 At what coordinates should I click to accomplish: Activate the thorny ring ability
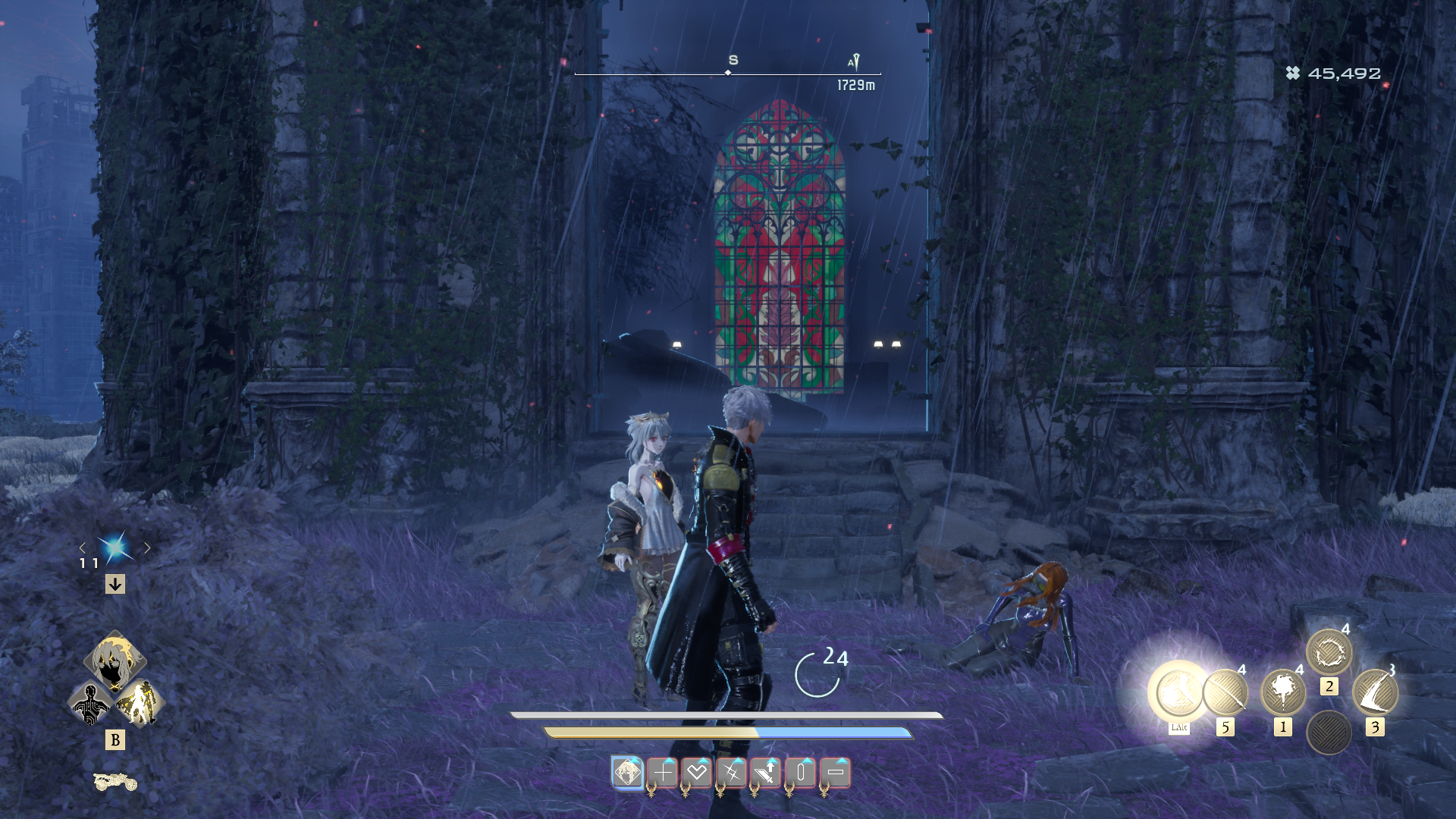tap(1329, 652)
